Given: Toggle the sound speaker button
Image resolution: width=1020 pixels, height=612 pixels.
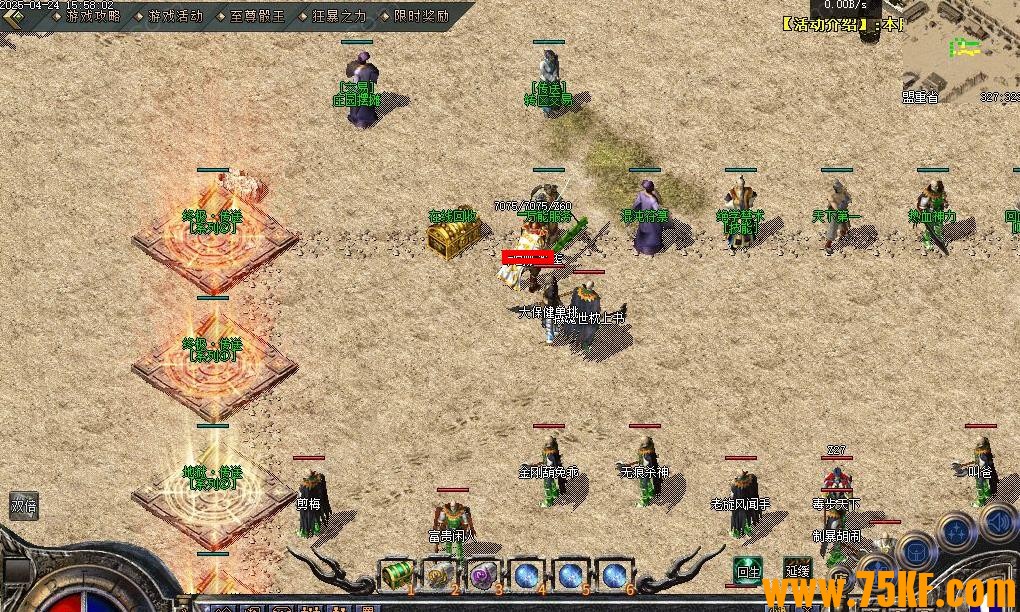Looking at the screenshot, I should point(998,520).
